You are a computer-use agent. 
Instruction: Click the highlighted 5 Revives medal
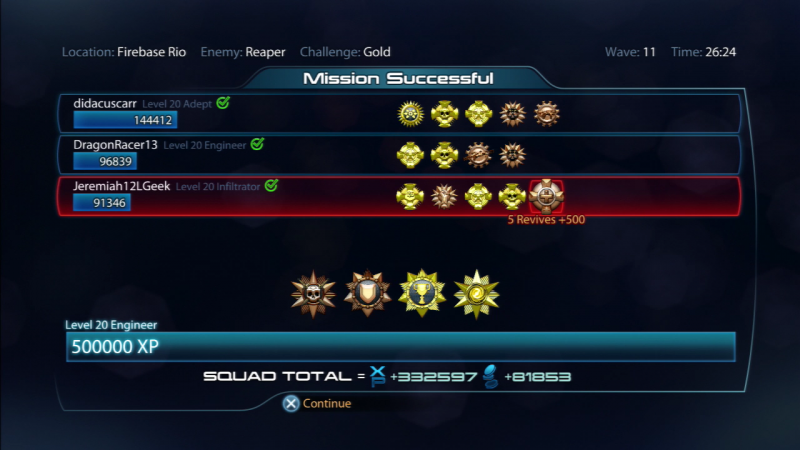(x=546, y=196)
